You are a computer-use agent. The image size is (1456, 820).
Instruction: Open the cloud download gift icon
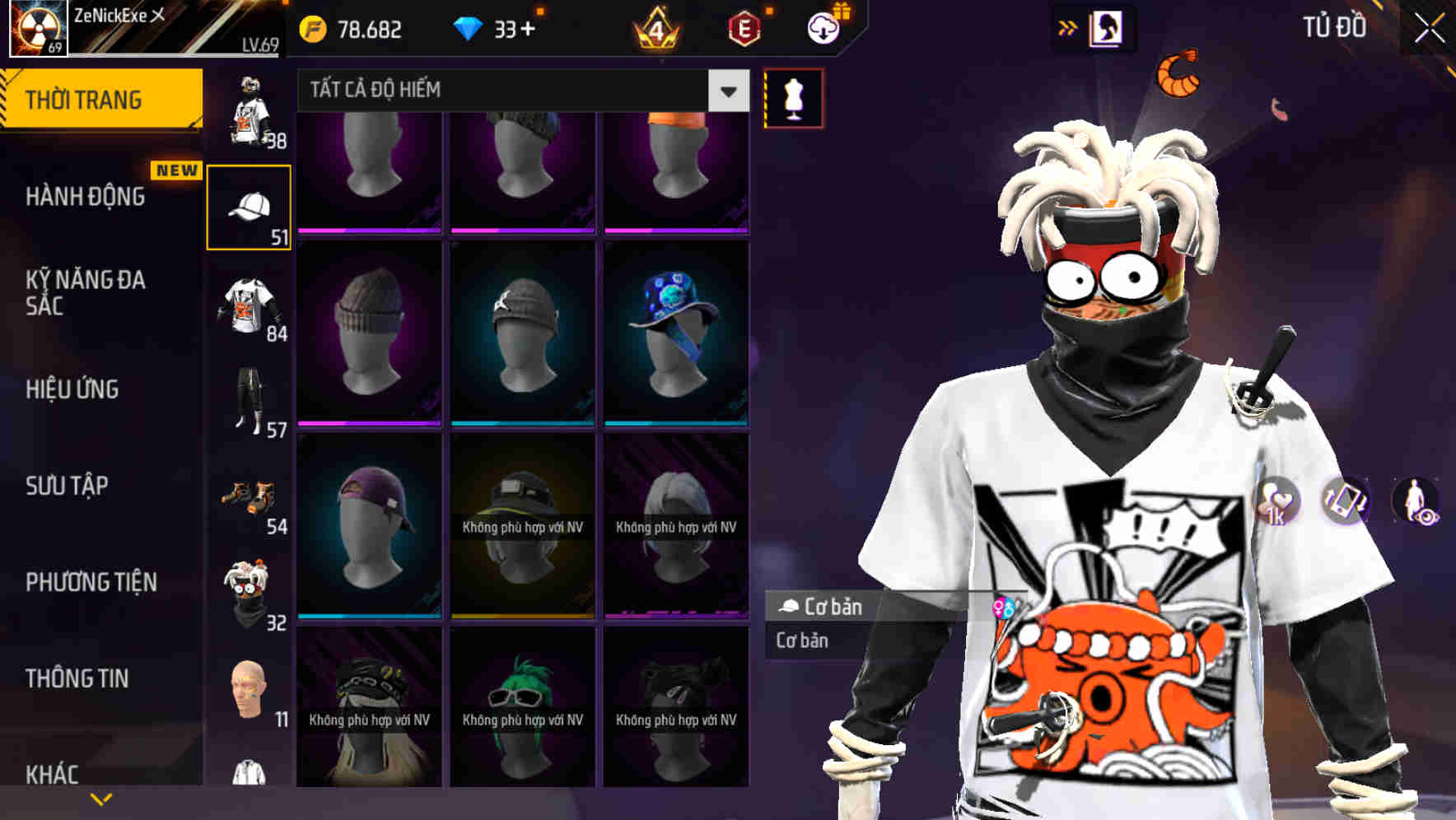(x=823, y=29)
